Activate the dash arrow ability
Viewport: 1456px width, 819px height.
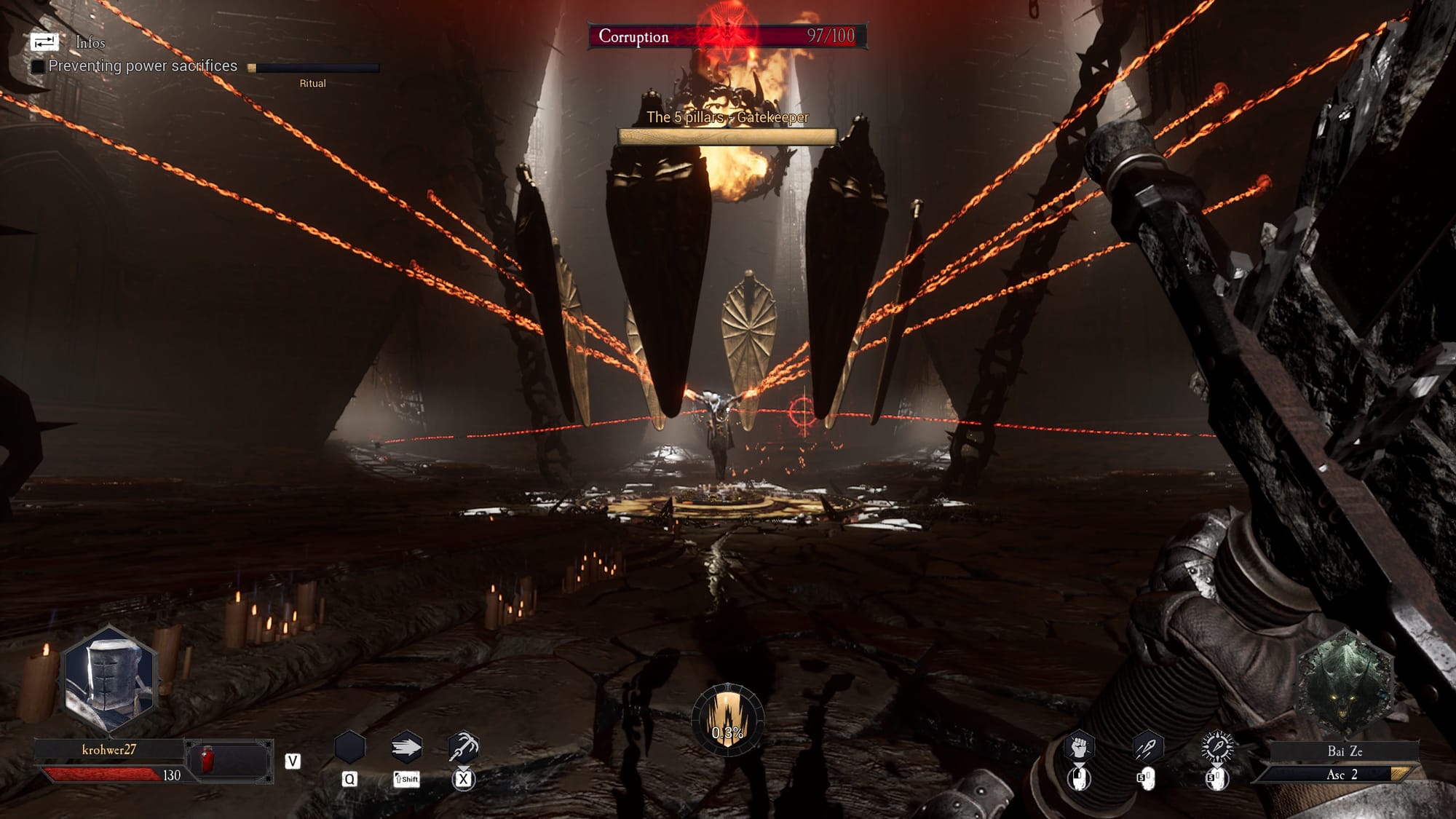(x=406, y=748)
